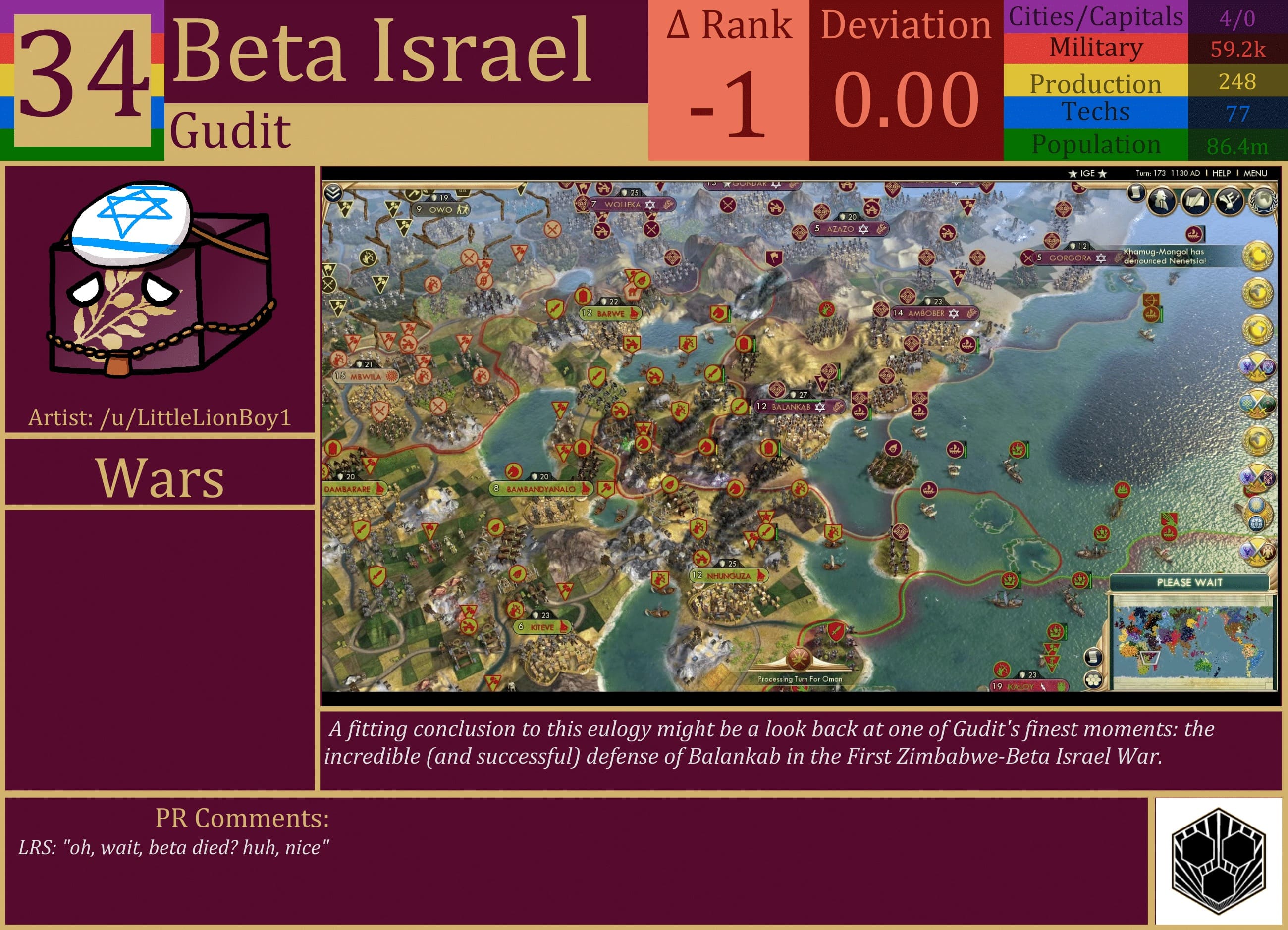Open the in-game MENU
Image resolution: width=1288 pixels, height=930 pixels.
1256,173
